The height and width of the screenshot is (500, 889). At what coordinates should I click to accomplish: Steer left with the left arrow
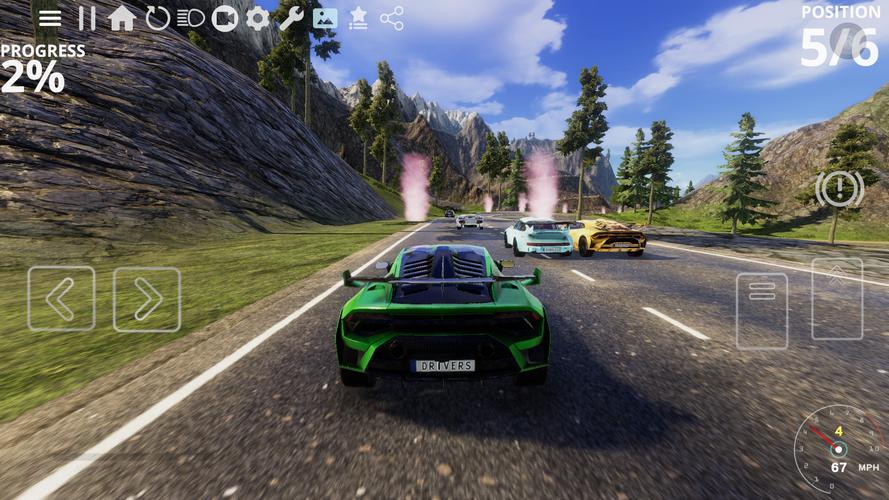click(x=61, y=298)
